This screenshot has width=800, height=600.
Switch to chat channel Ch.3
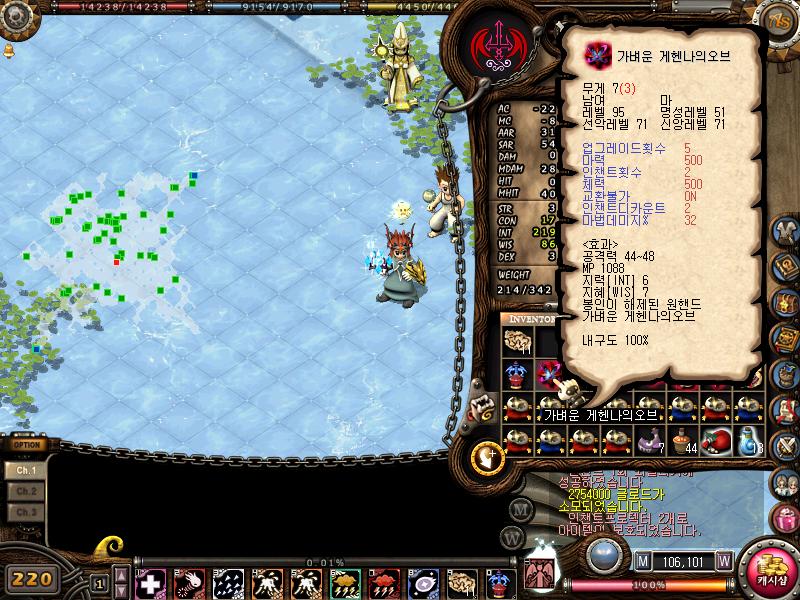[26, 512]
